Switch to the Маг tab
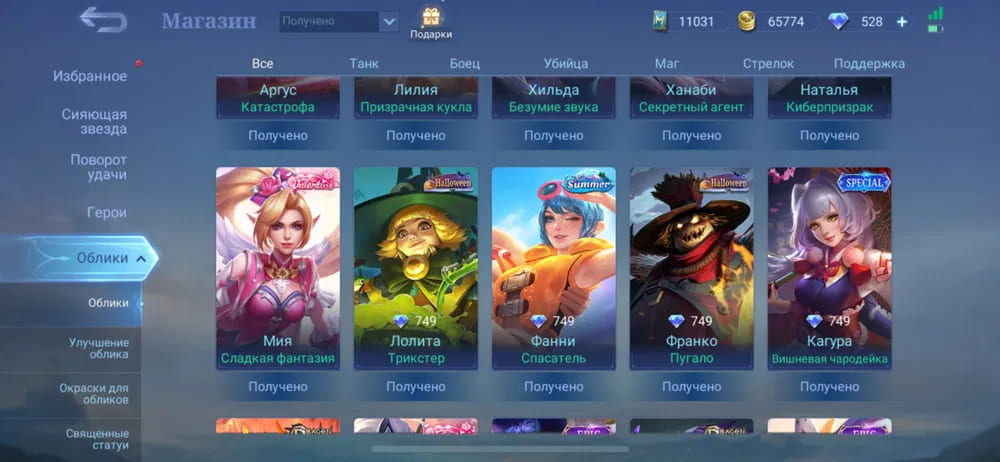 click(x=667, y=63)
